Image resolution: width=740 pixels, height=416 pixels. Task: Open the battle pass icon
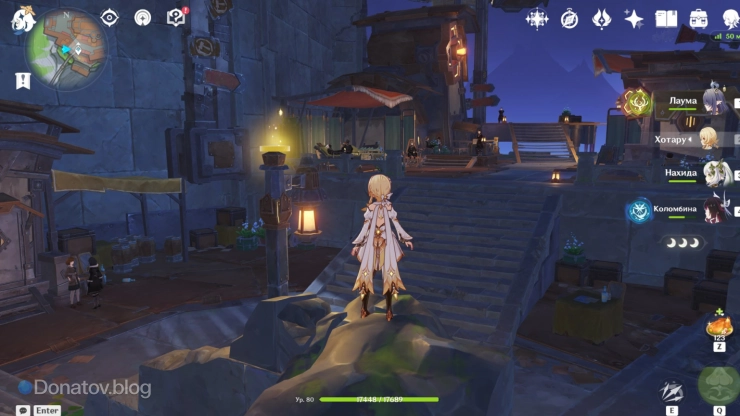click(602, 18)
